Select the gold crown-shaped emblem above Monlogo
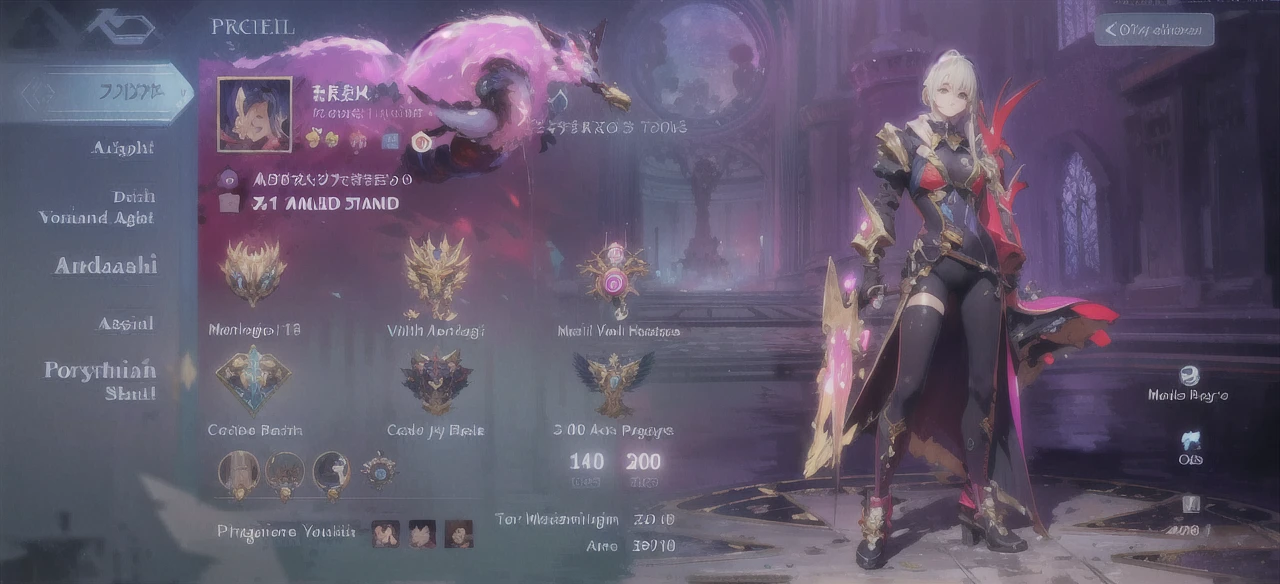 point(253,271)
